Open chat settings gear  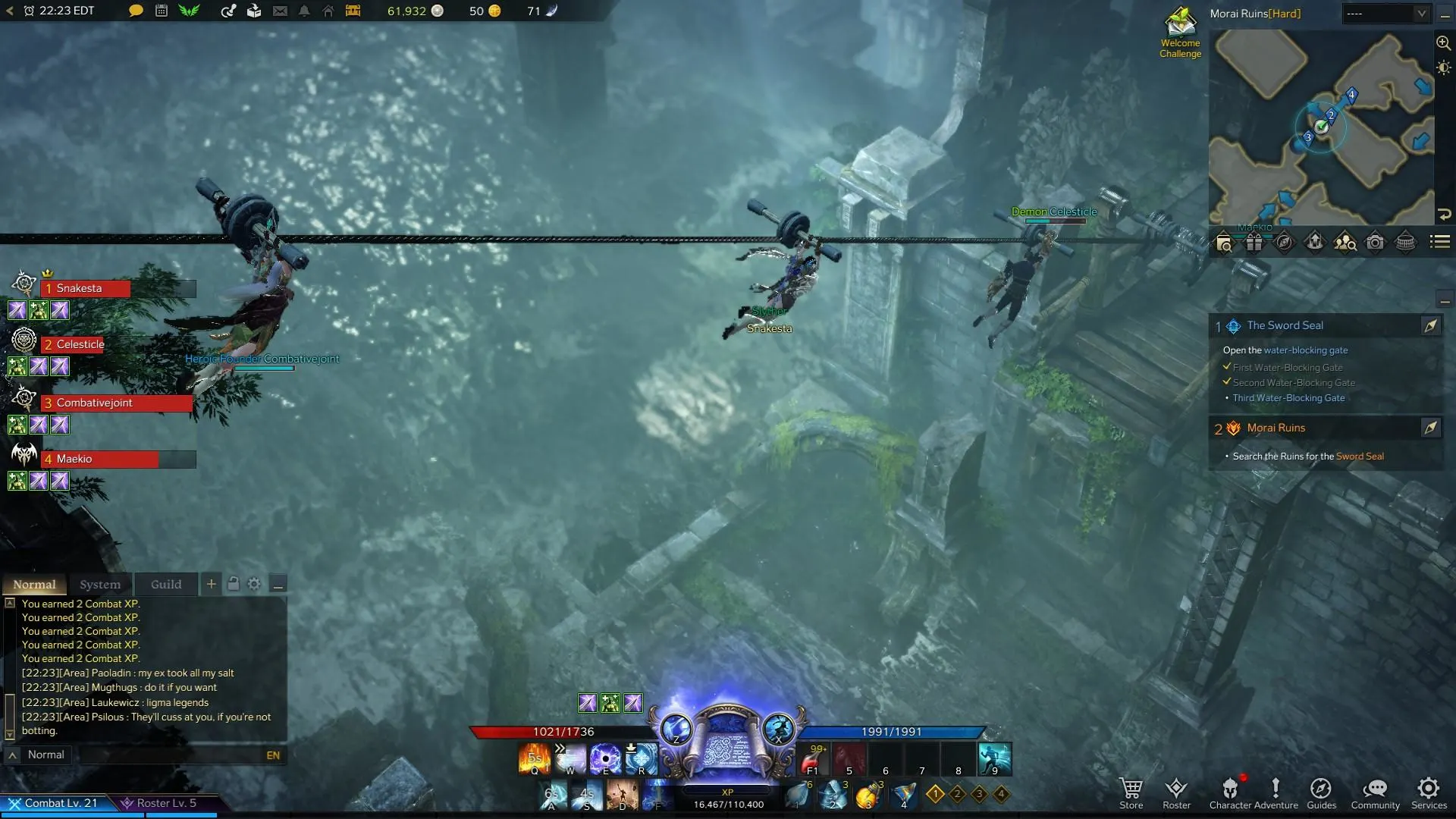(x=254, y=583)
